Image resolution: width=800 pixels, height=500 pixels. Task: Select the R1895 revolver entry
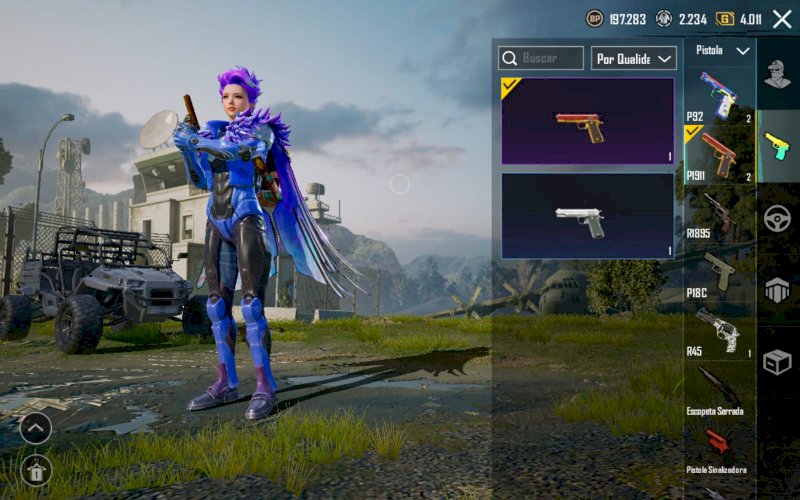point(719,213)
